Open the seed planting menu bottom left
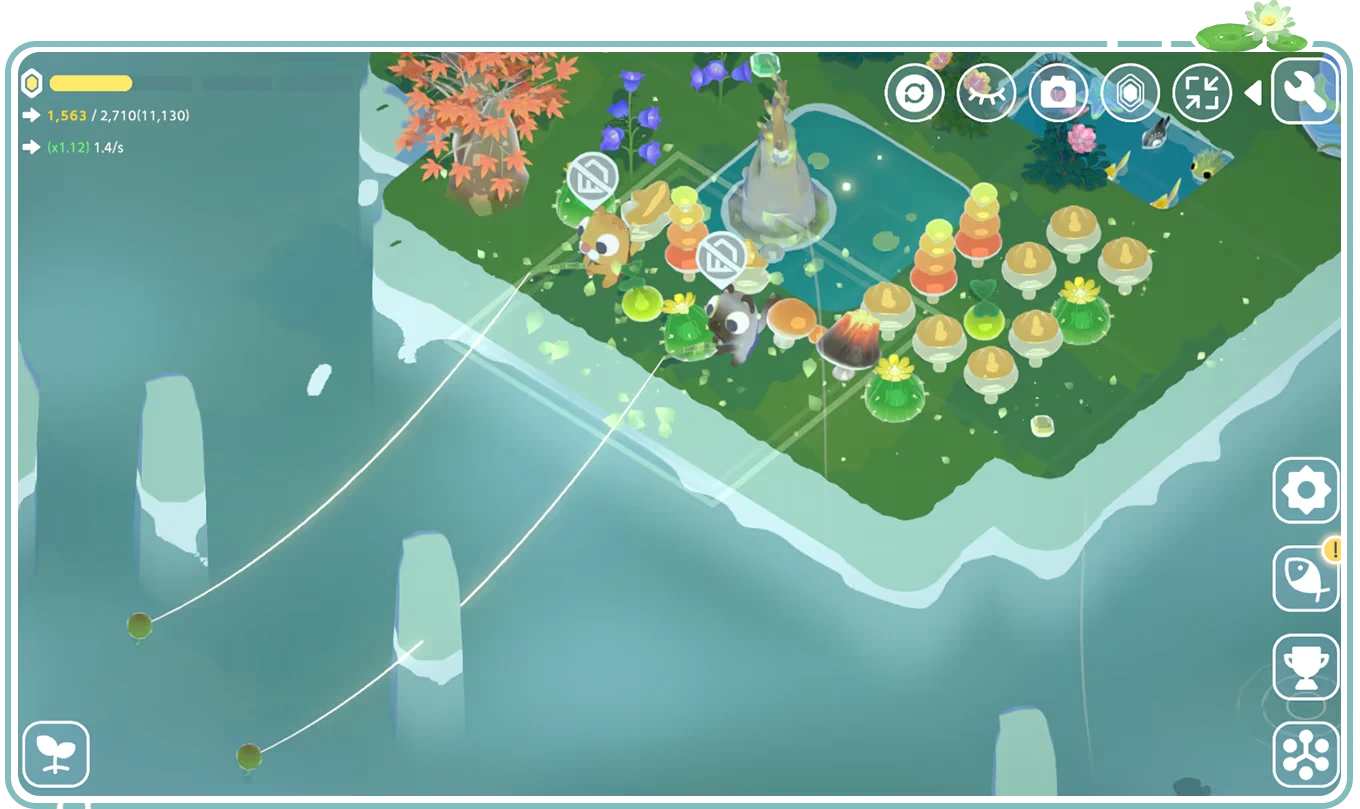This screenshot has height=809, width=1360. point(57,752)
